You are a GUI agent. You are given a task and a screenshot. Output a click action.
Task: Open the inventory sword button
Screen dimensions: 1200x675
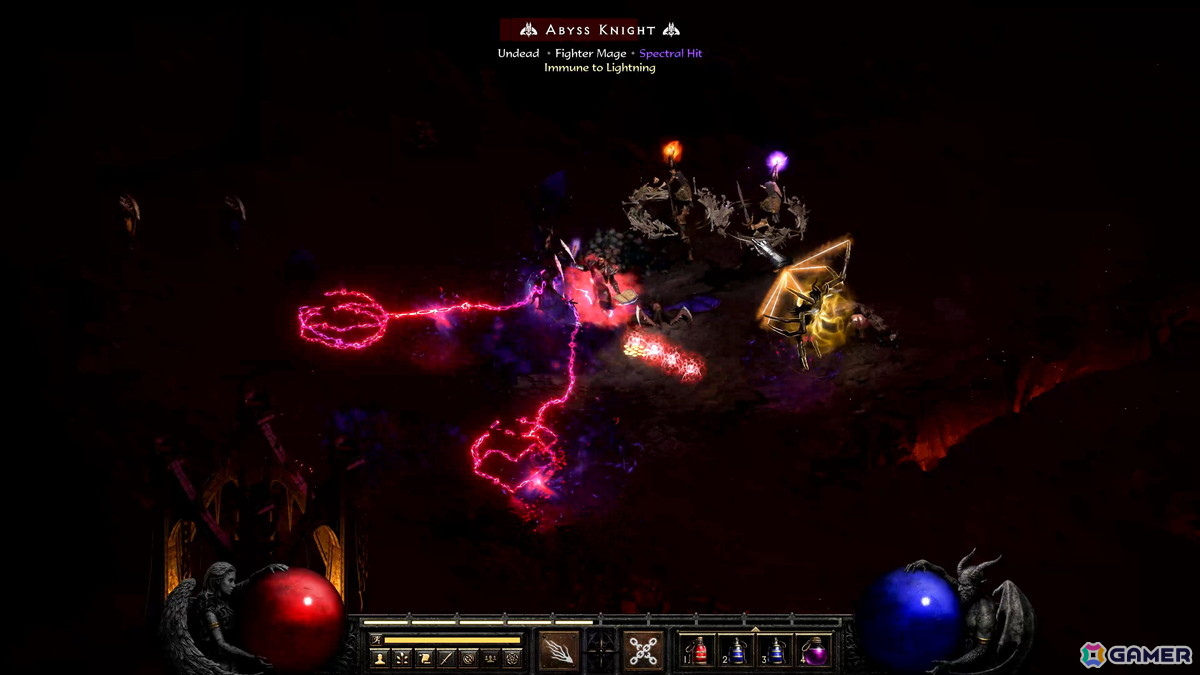[x=446, y=657]
